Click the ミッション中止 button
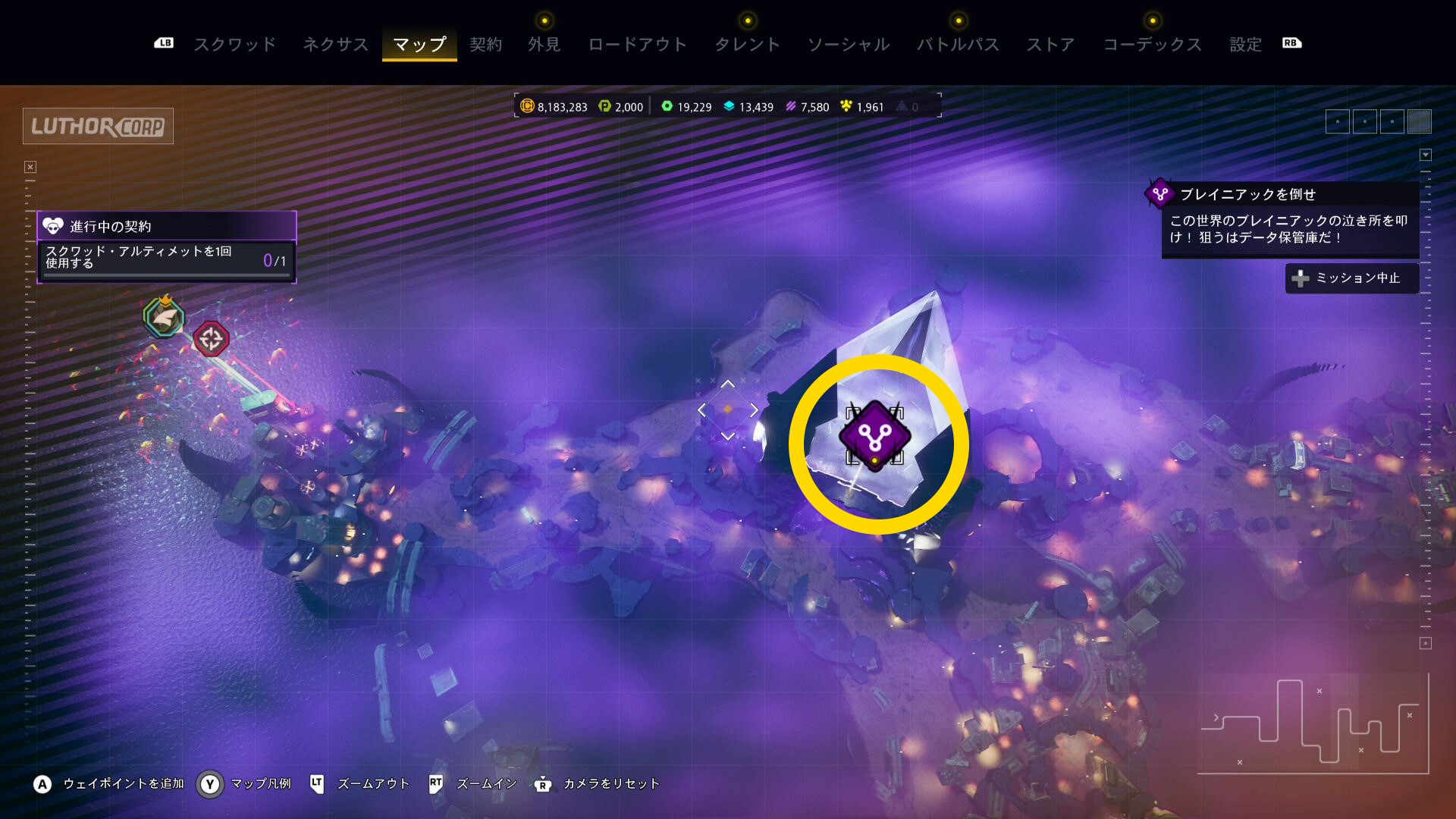This screenshot has height=819, width=1456. coord(1351,278)
